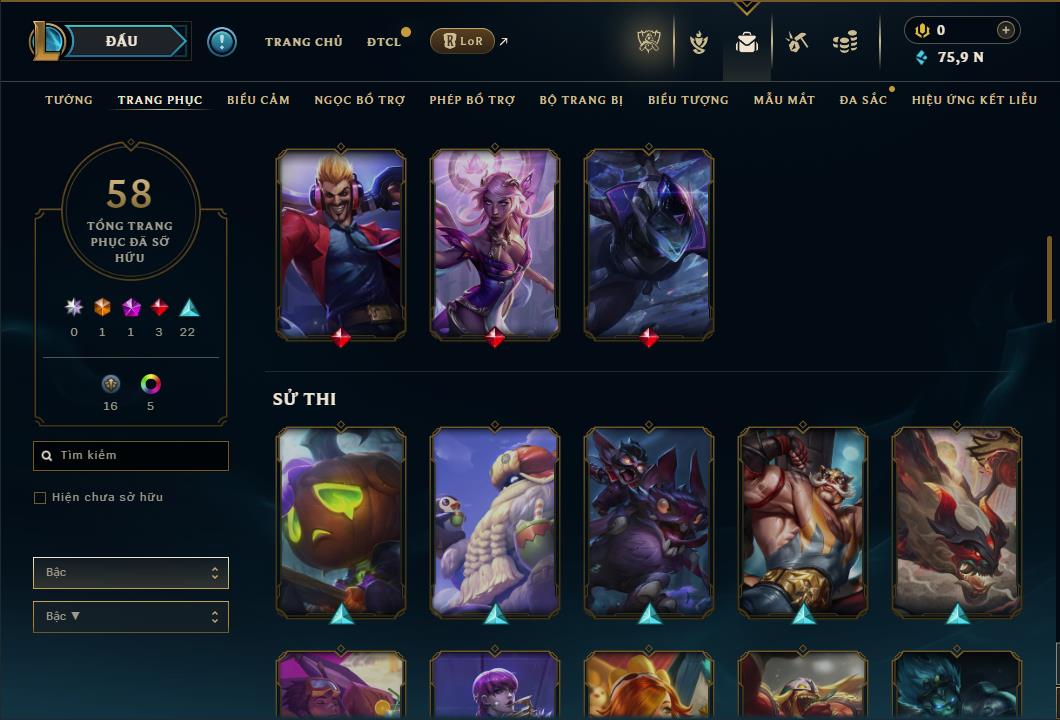
Task: Switch to the TƯỚNG tab
Action: point(69,100)
